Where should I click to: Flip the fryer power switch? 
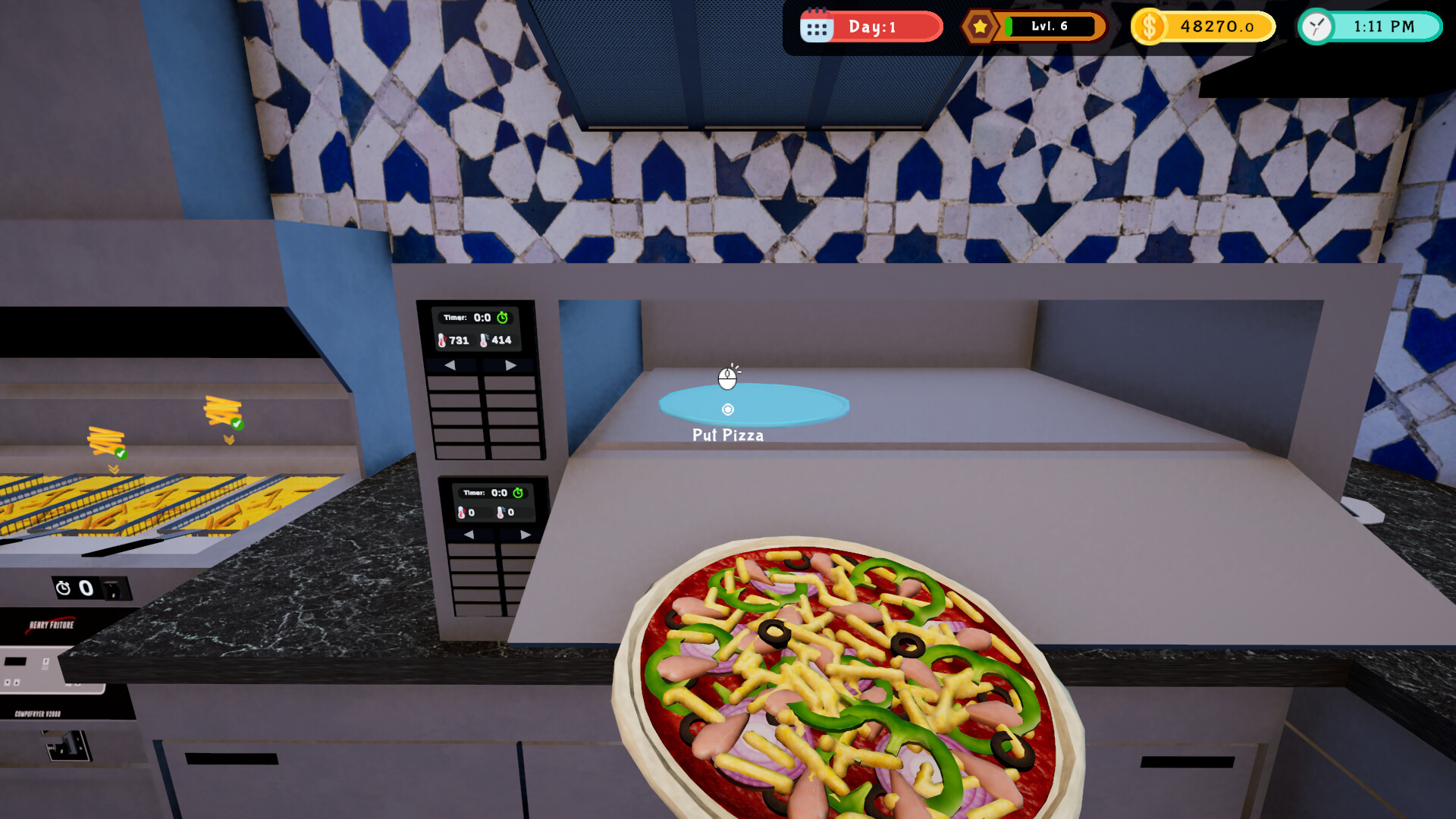click(114, 588)
